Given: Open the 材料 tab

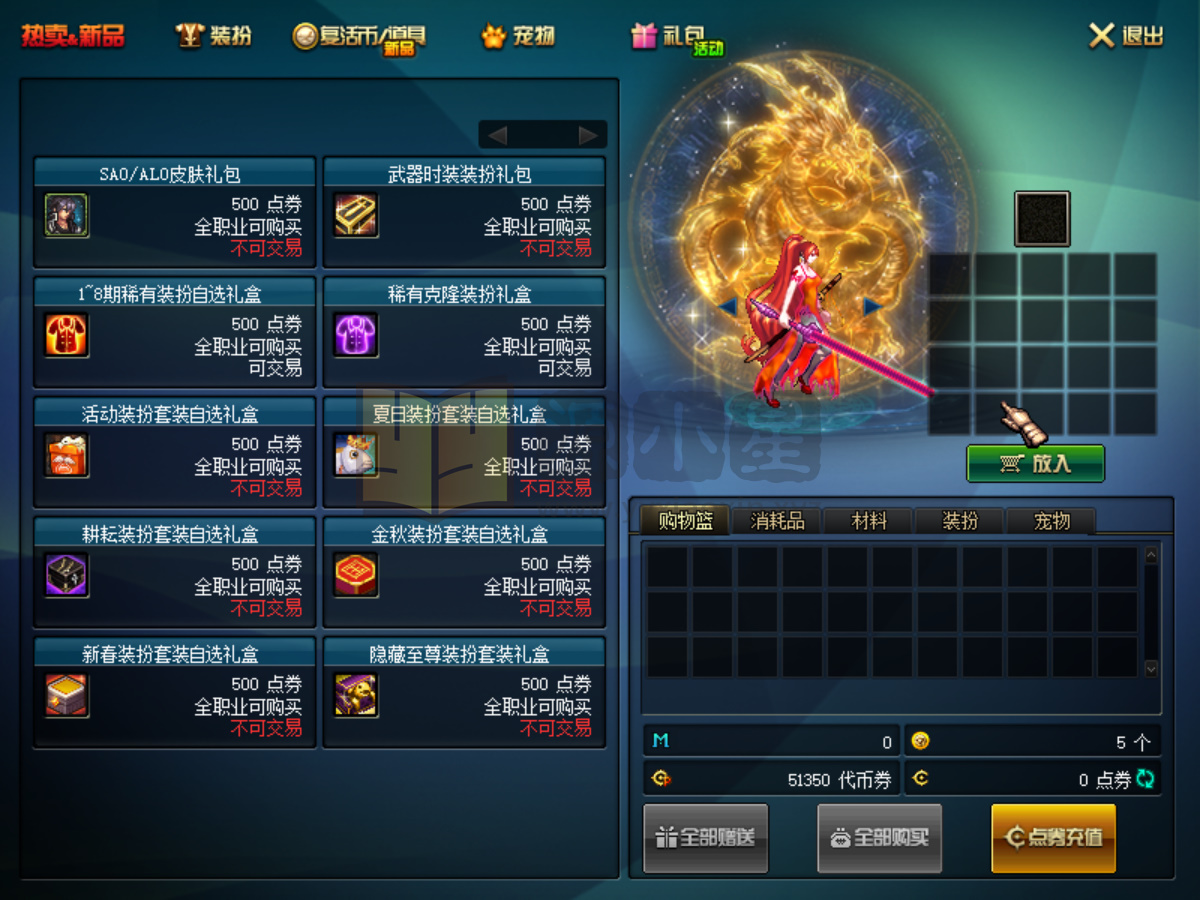Looking at the screenshot, I should pyautogui.click(x=869, y=521).
